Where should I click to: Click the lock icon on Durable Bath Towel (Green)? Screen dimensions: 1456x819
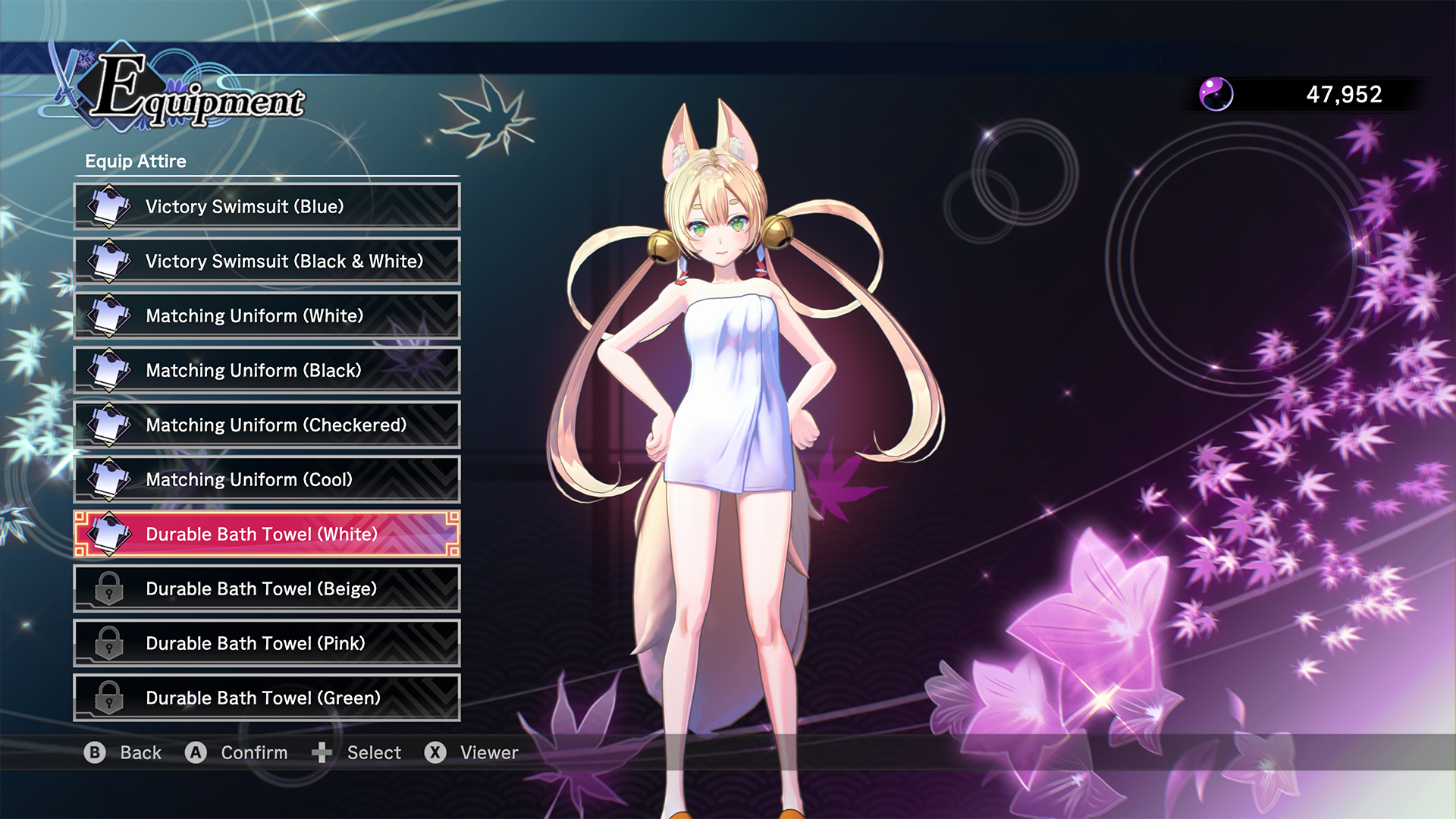pyautogui.click(x=111, y=698)
